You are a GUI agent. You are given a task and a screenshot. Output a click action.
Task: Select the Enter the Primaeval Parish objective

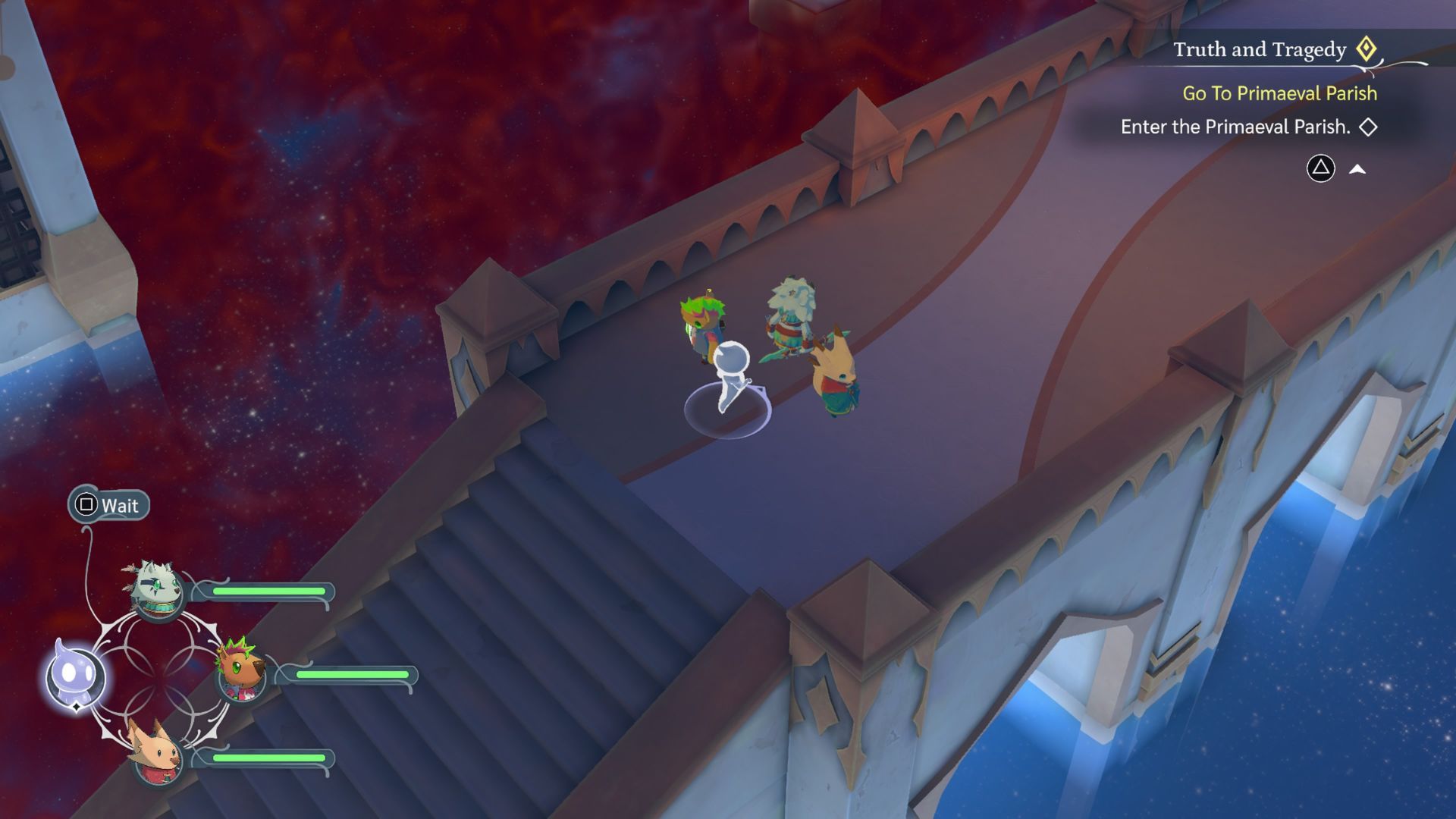[x=1235, y=127]
